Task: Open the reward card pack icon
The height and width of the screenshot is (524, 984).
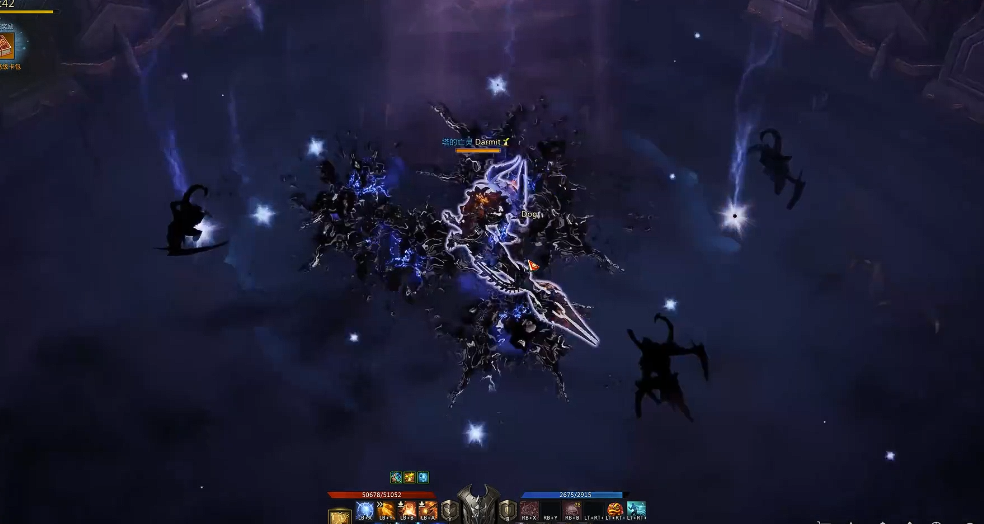Action: [x=10, y=45]
